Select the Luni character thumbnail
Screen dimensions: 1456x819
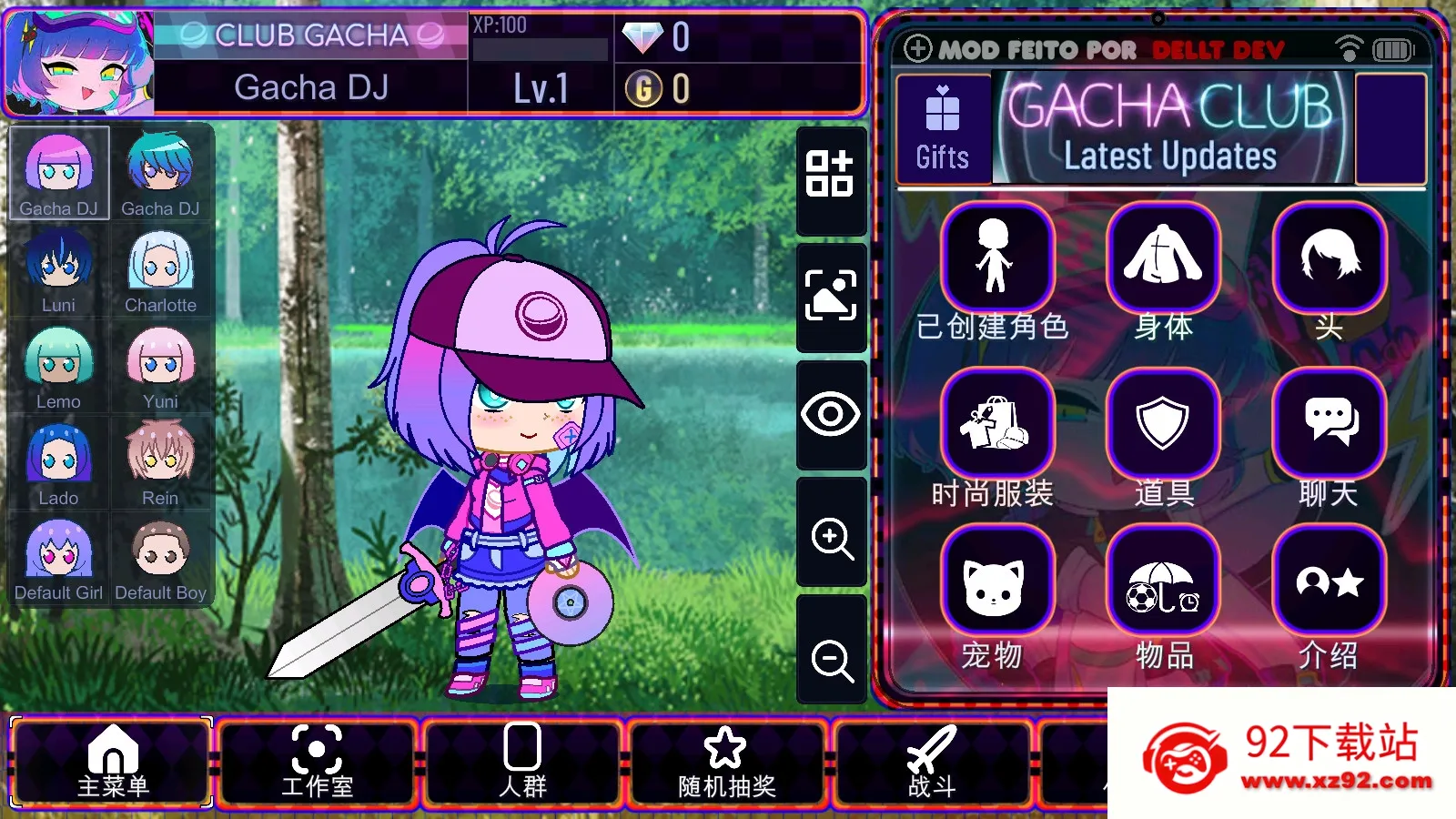click(59, 268)
